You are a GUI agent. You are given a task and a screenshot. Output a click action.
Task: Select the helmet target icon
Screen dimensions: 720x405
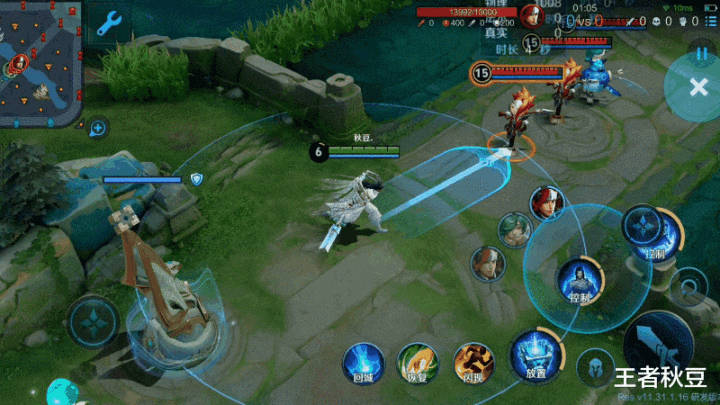click(597, 367)
